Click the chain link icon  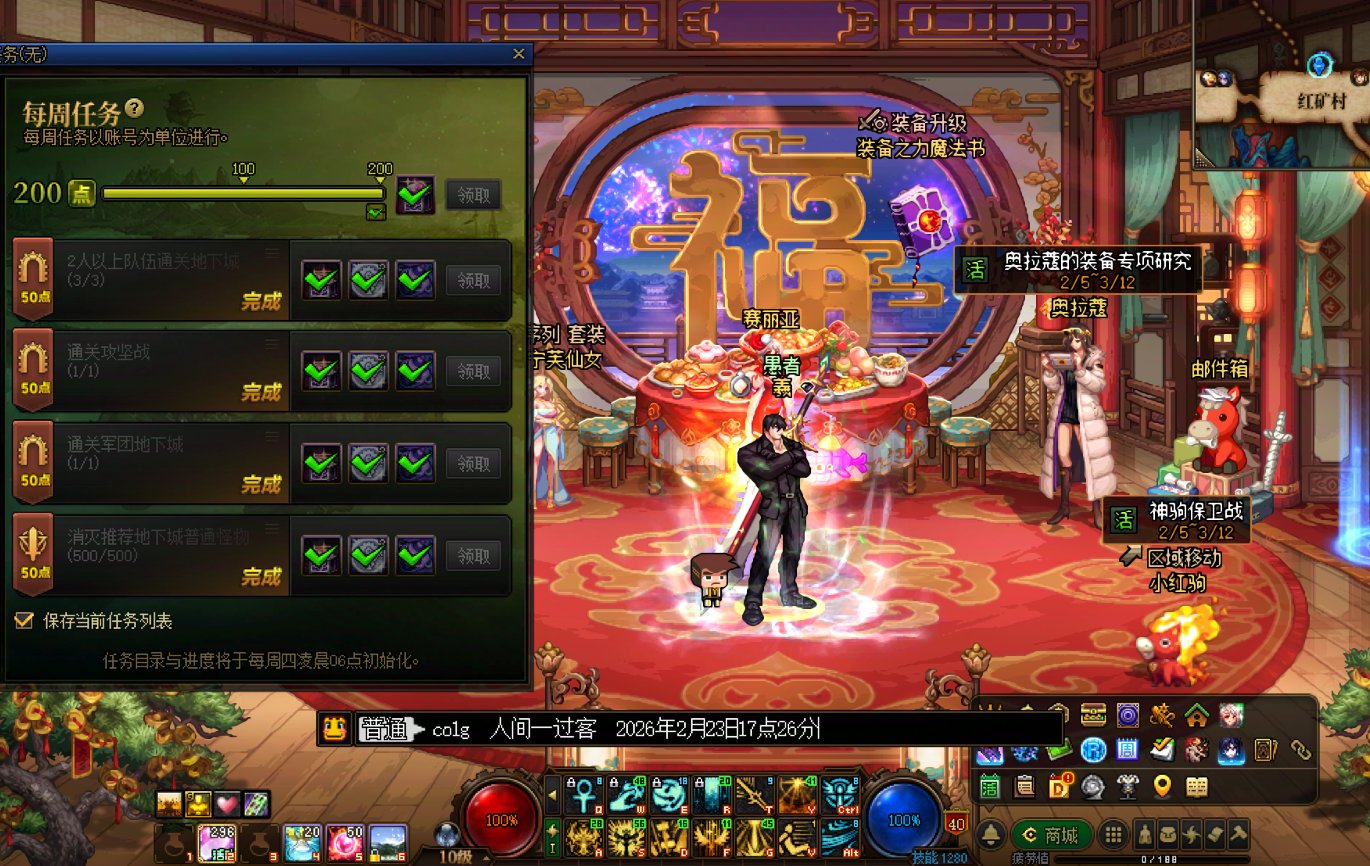tap(1300, 749)
